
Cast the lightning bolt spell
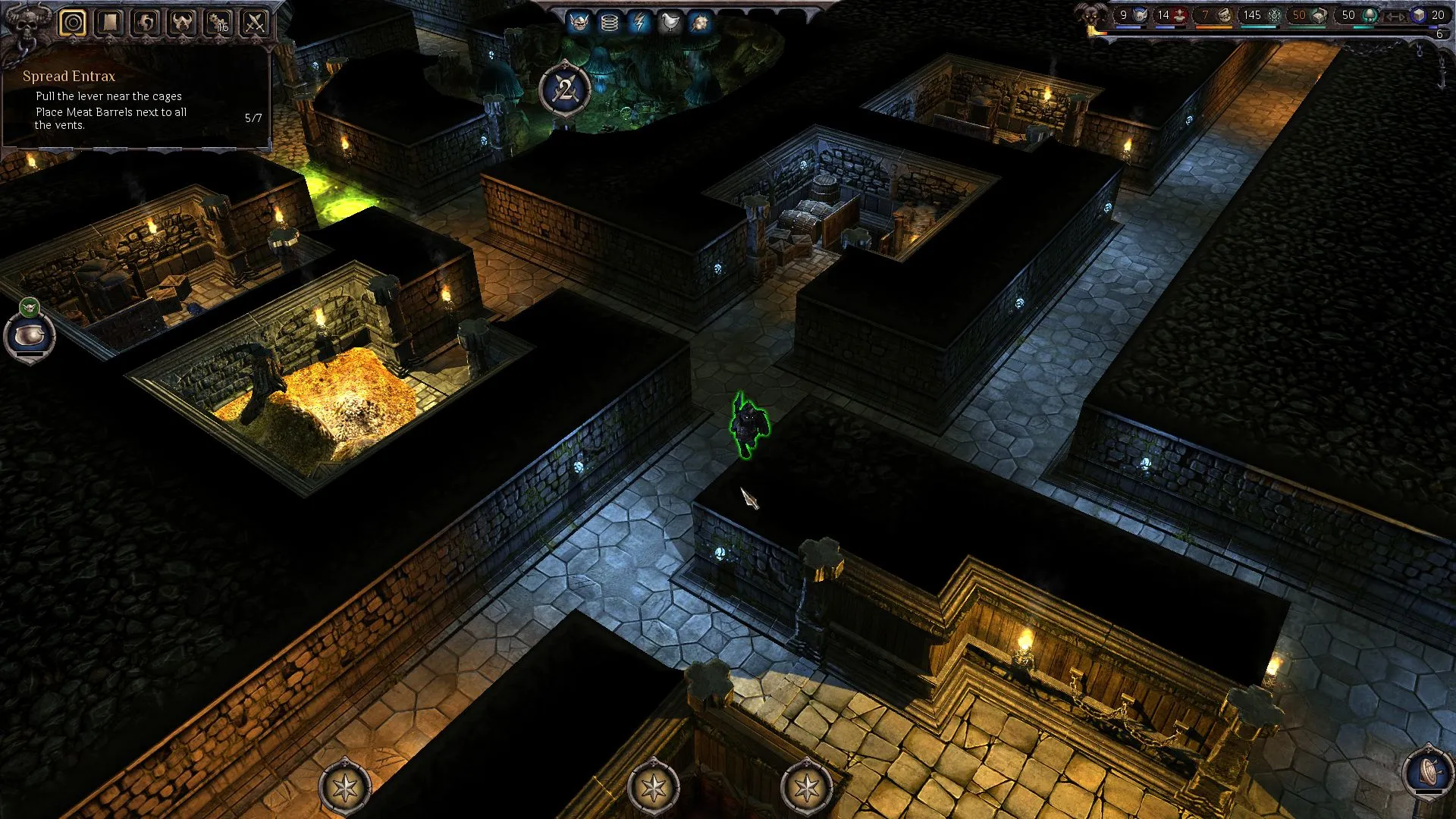pyautogui.click(x=639, y=23)
